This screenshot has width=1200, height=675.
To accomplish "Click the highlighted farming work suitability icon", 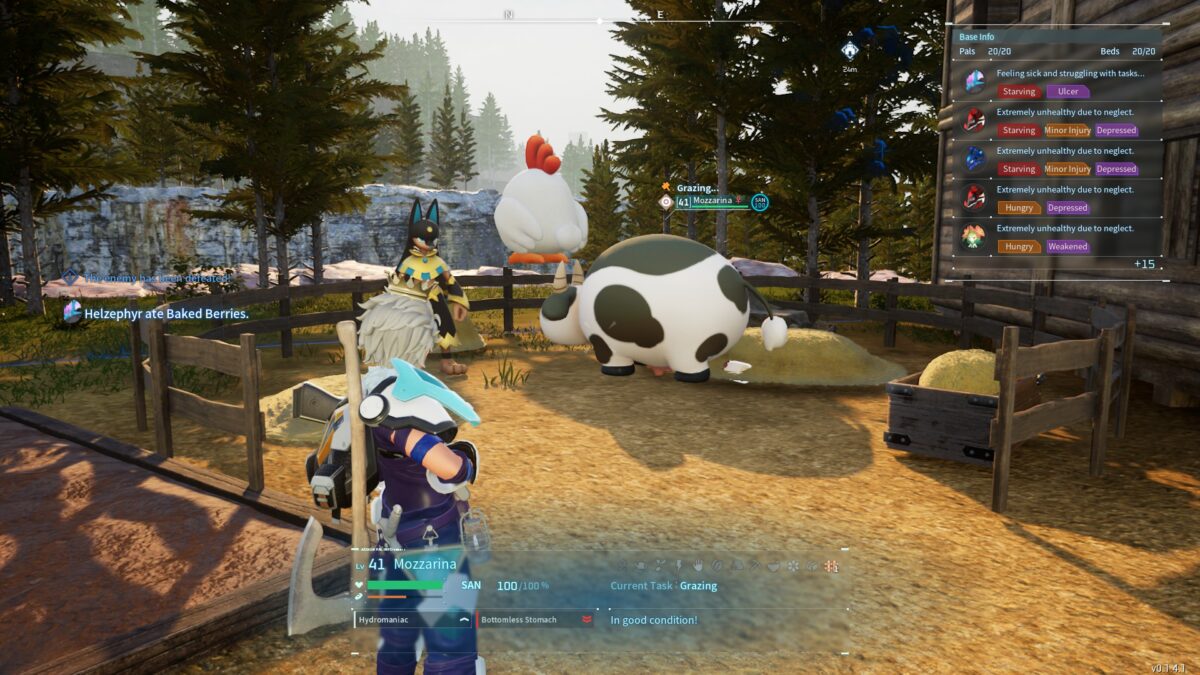I will coord(831,566).
